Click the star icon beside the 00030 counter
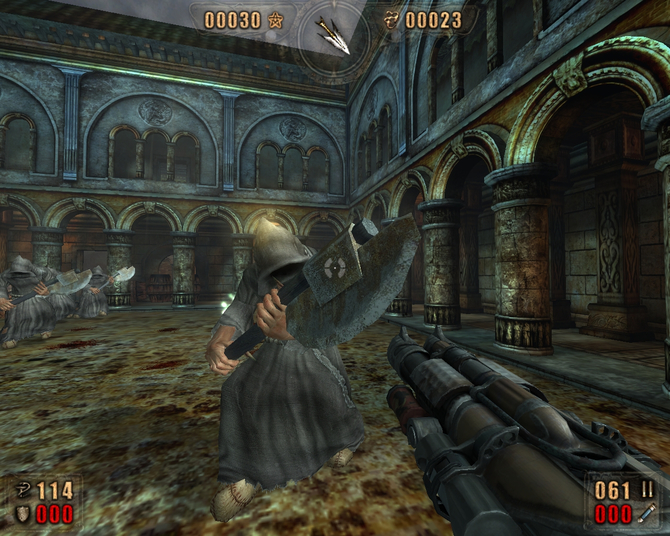The image size is (670, 536). [x=276, y=20]
